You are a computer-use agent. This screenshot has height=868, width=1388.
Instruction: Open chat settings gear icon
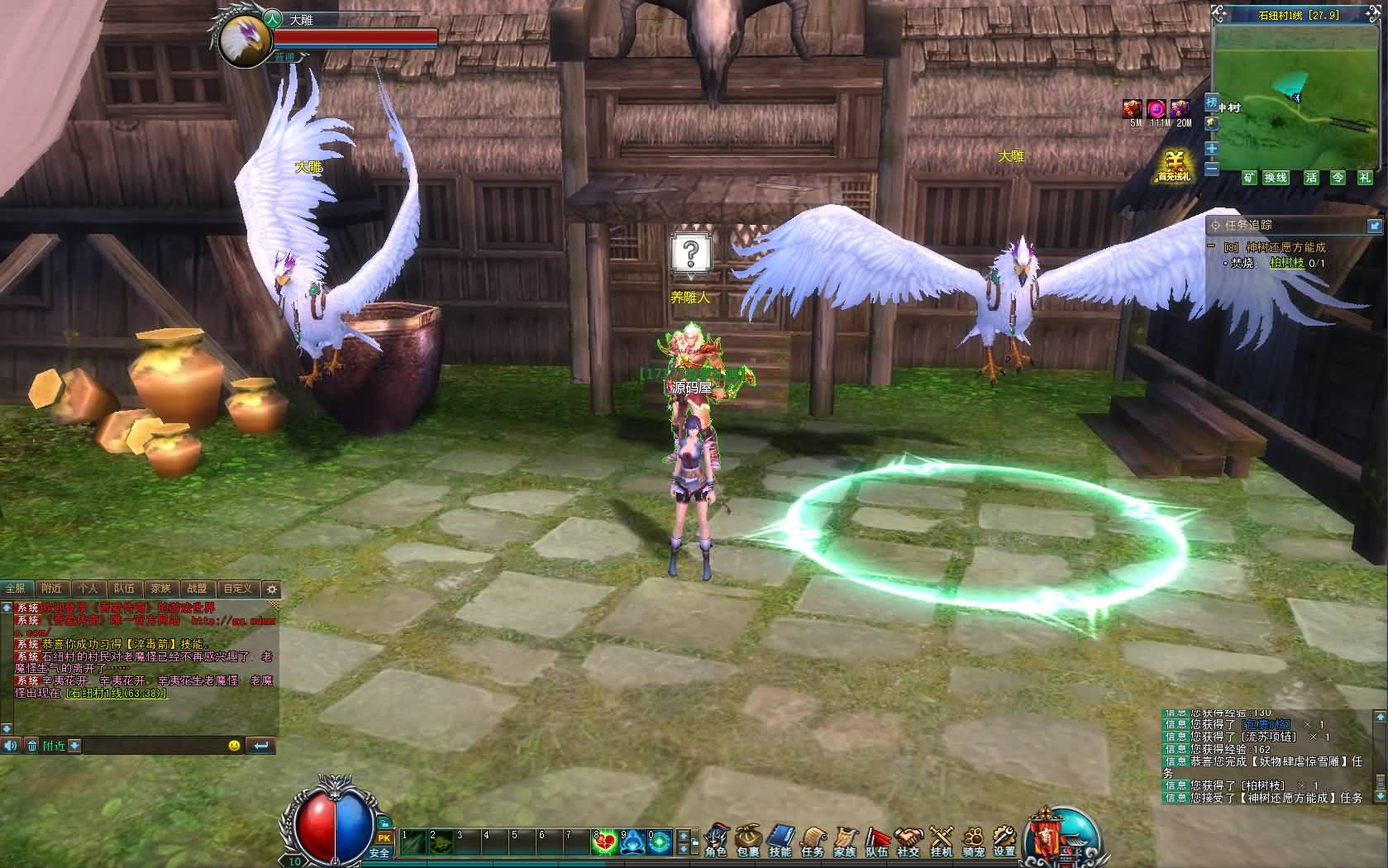click(x=271, y=589)
